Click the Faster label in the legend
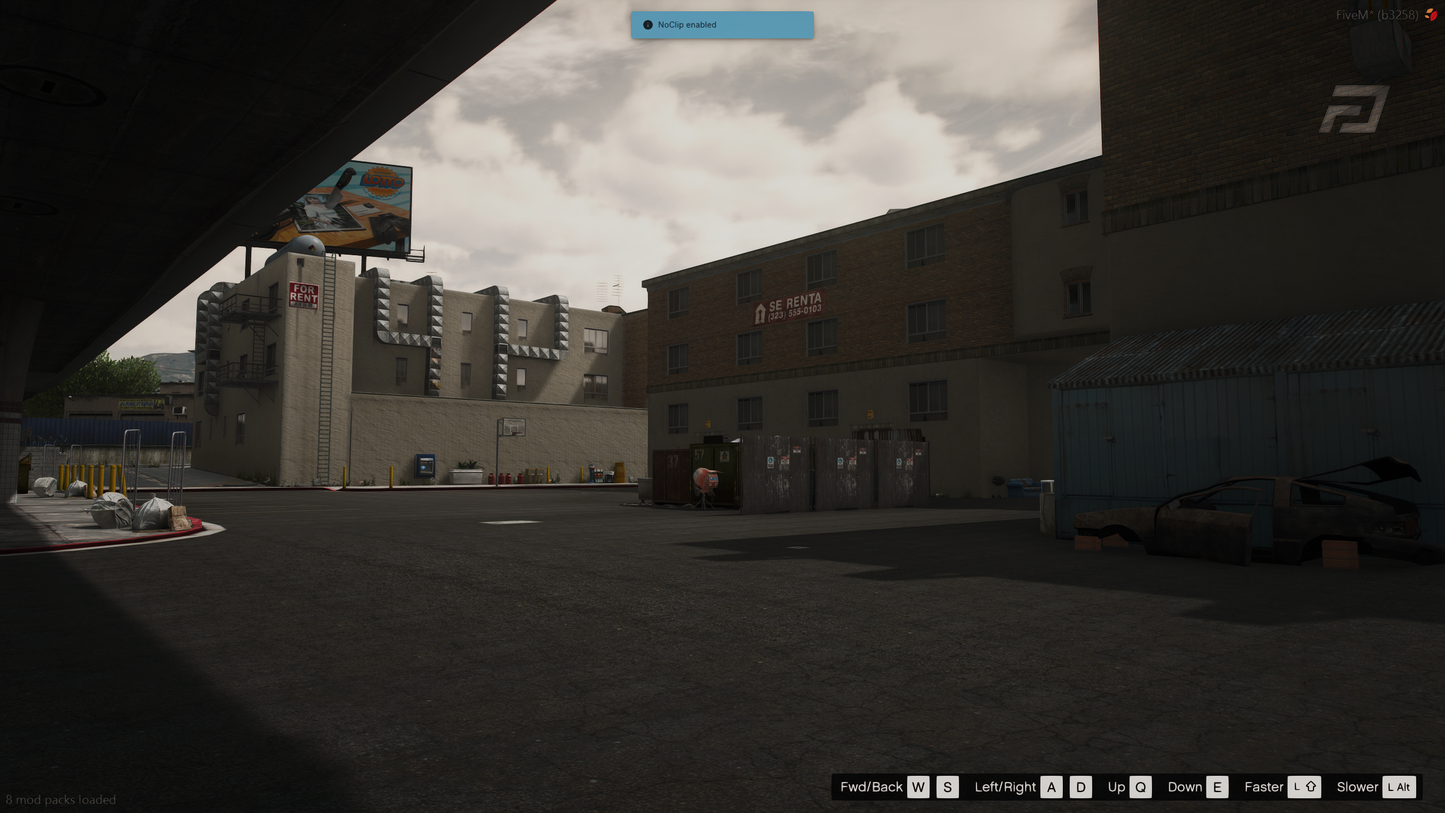The width and height of the screenshot is (1445, 813). (x=1264, y=787)
